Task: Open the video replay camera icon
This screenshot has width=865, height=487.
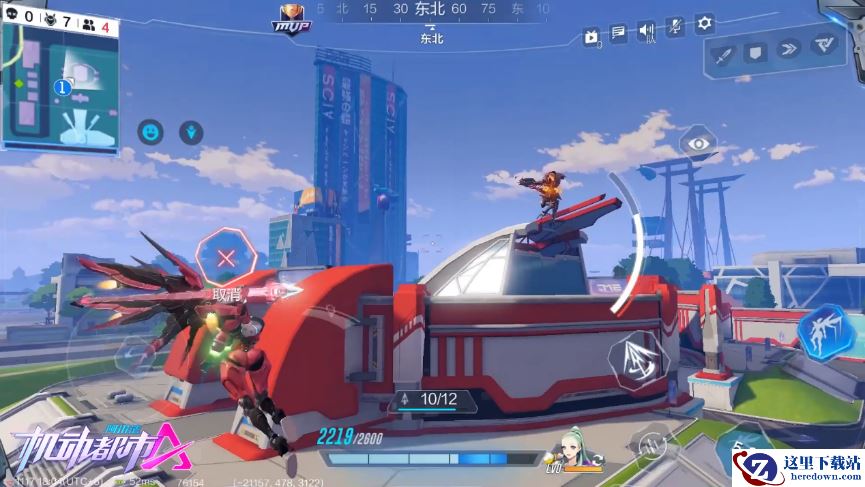Action: (592, 38)
